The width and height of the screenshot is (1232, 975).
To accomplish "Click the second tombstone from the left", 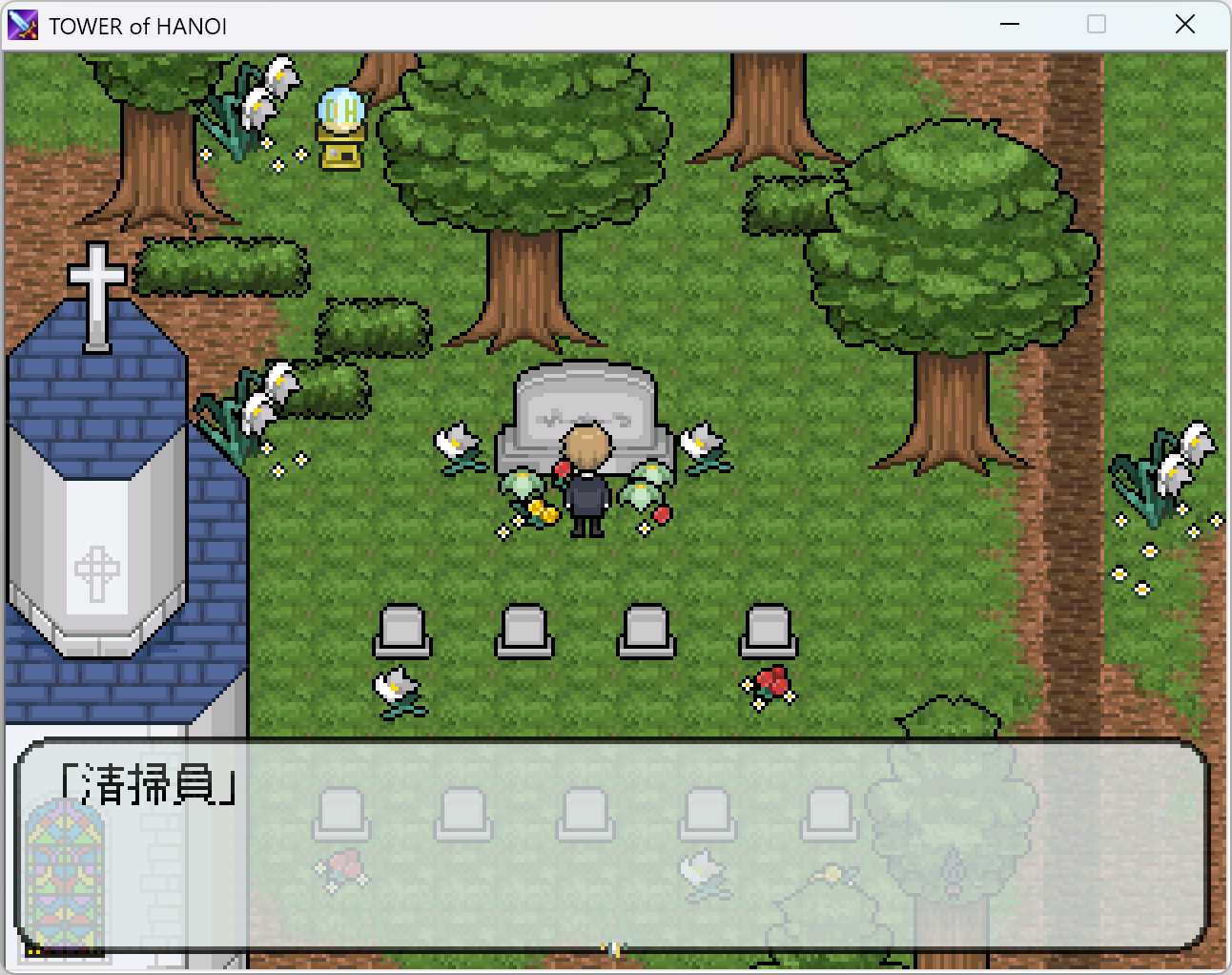I will coord(523,628).
